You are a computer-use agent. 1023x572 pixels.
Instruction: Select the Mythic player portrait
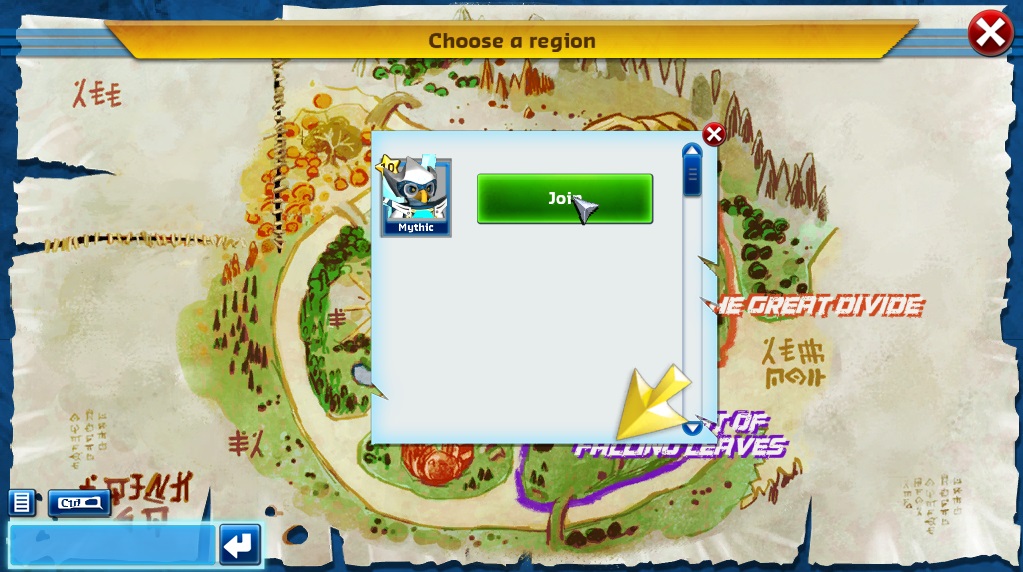(416, 196)
